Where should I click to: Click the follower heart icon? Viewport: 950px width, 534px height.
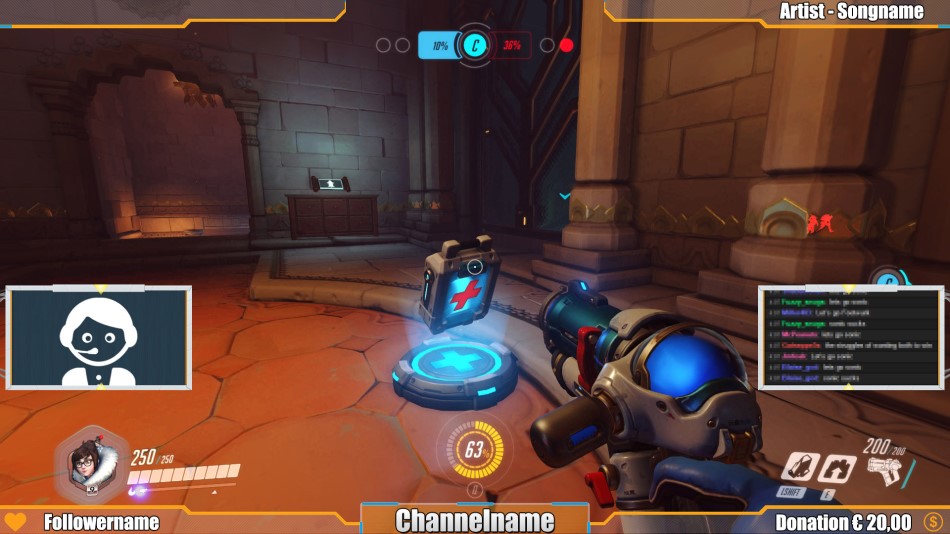[15, 522]
